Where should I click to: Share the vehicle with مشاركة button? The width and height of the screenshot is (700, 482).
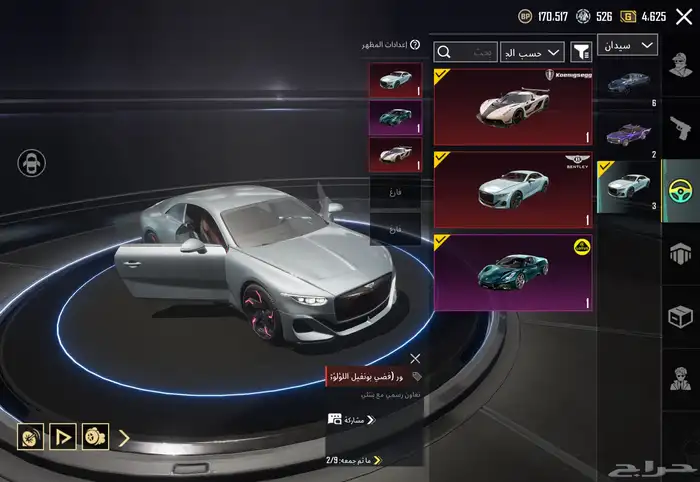pyautogui.click(x=346, y=420)
